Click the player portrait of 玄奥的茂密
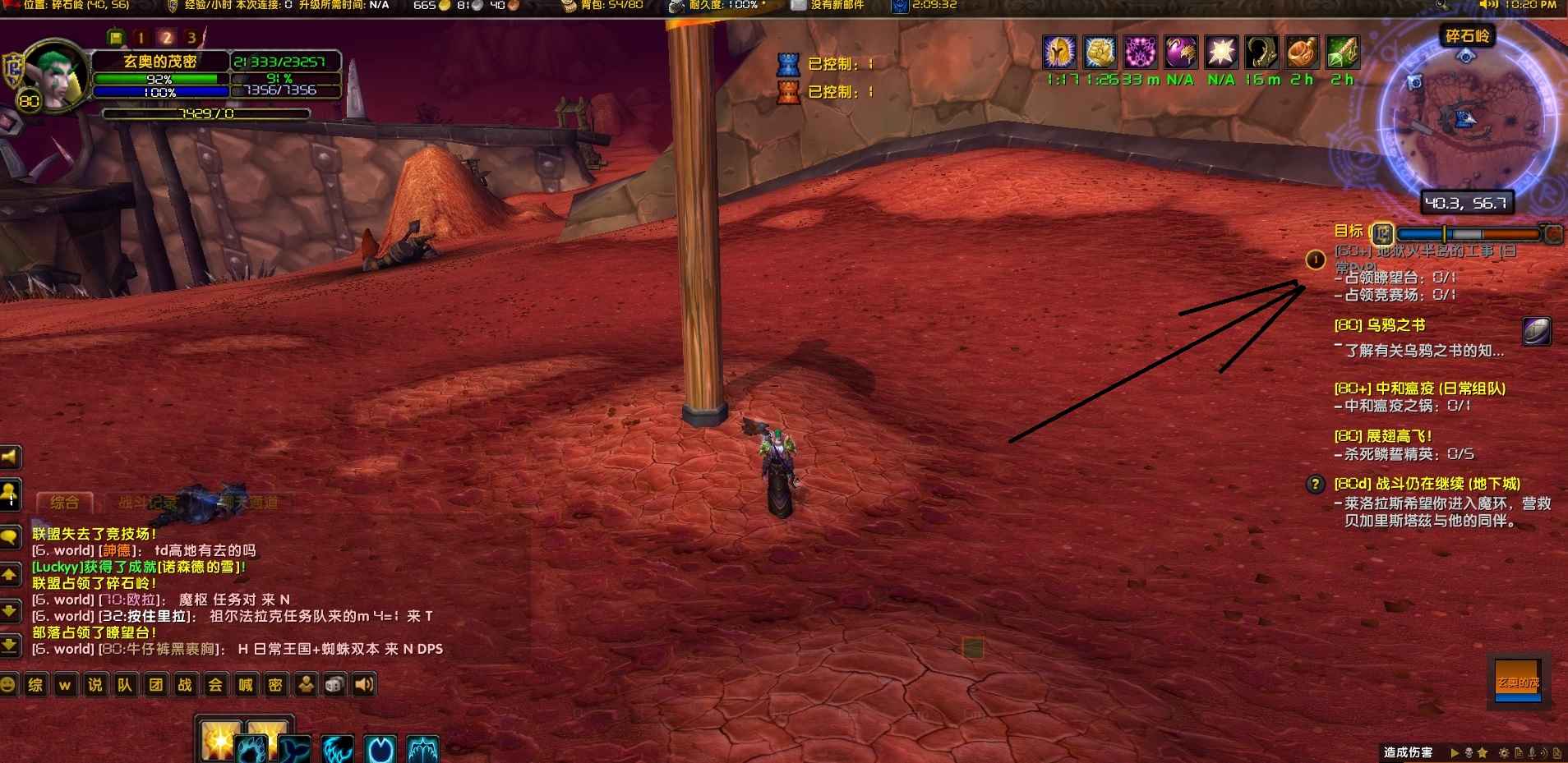 click(54, 74)
